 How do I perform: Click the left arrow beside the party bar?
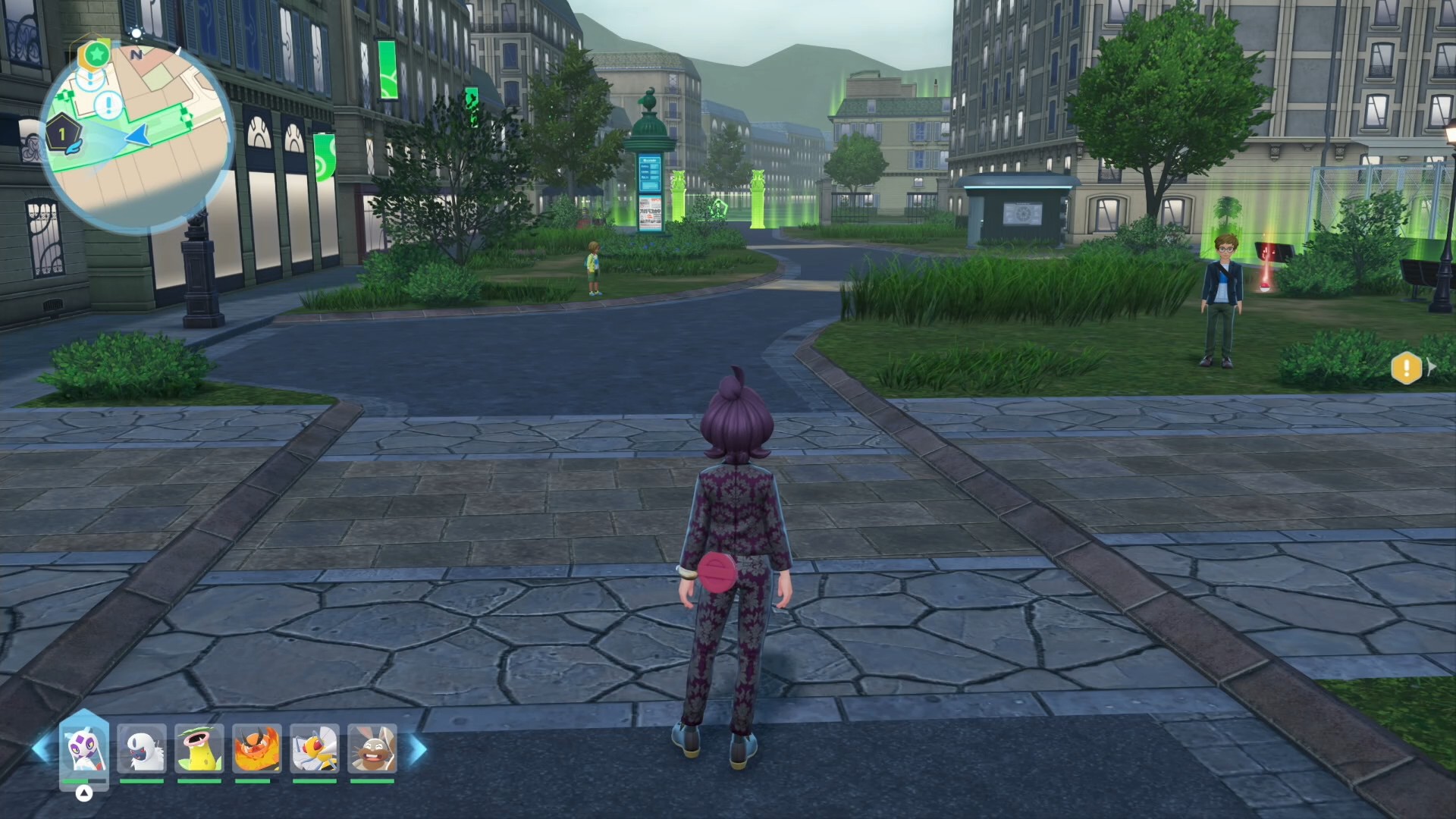42,749
